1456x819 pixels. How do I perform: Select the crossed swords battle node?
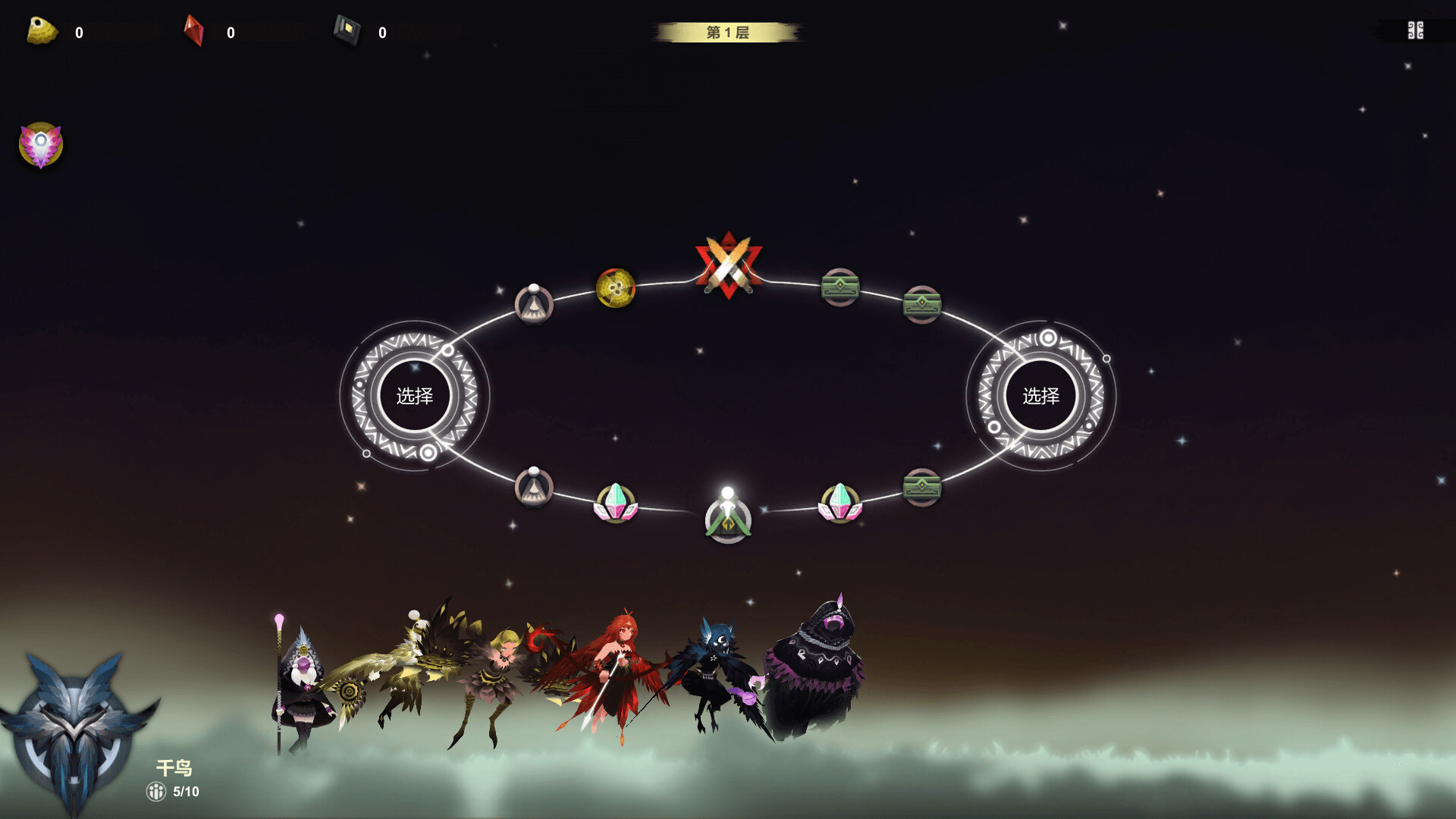click(728, 266)
